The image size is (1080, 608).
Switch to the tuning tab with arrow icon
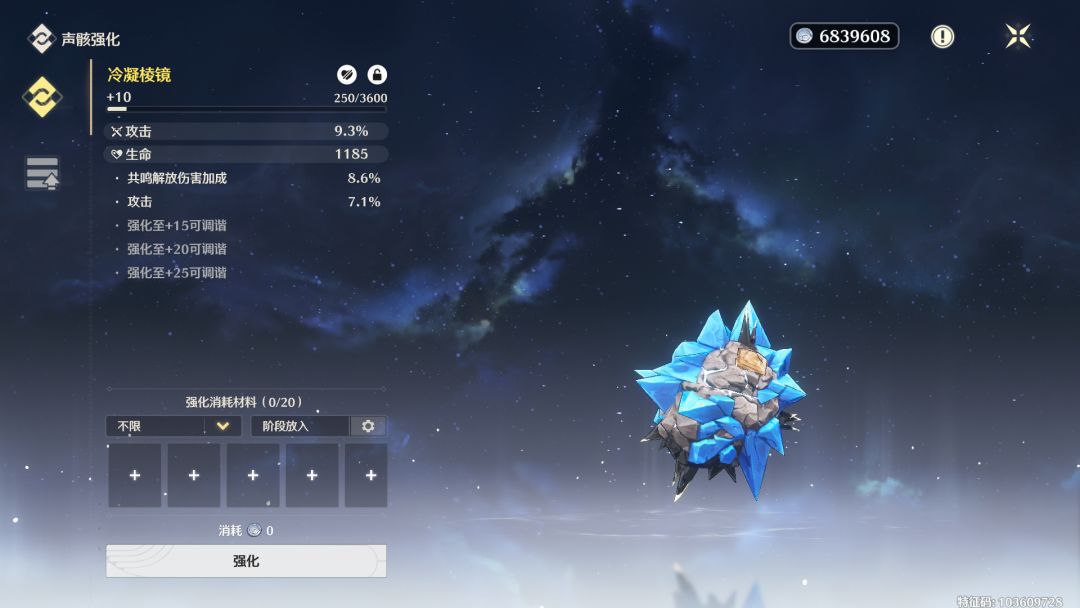tap(43, 173)
